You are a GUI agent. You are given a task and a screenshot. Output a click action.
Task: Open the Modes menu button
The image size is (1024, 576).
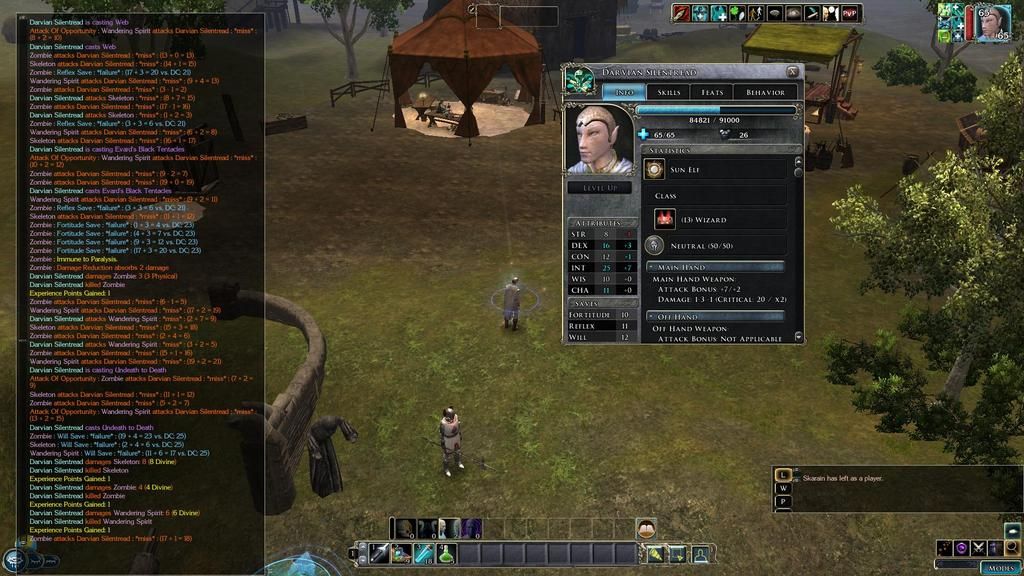[999, 567]
